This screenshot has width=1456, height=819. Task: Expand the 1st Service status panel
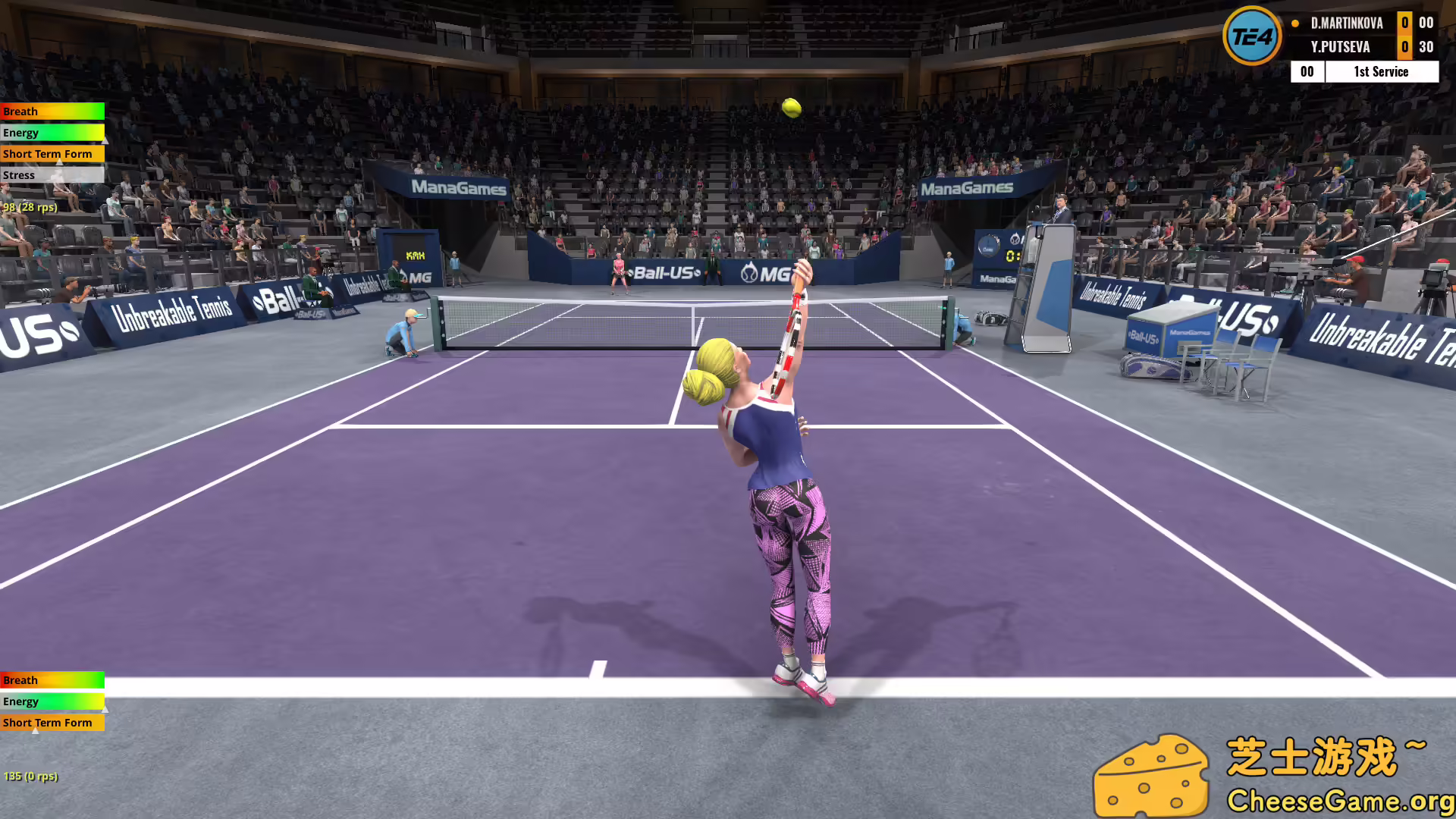(1380, 71)
